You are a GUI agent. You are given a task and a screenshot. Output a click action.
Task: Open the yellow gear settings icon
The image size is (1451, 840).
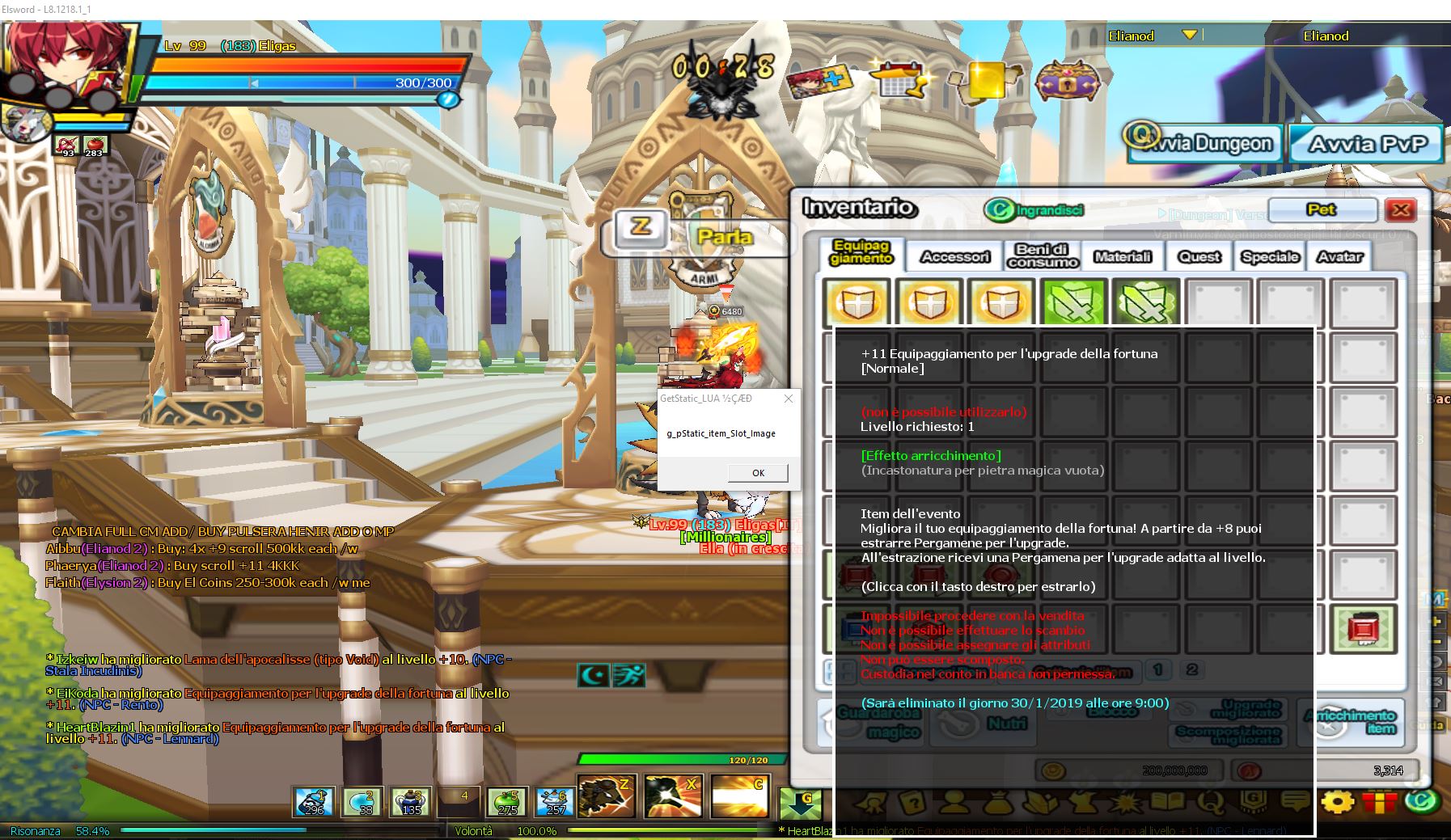pos(1338,803)
